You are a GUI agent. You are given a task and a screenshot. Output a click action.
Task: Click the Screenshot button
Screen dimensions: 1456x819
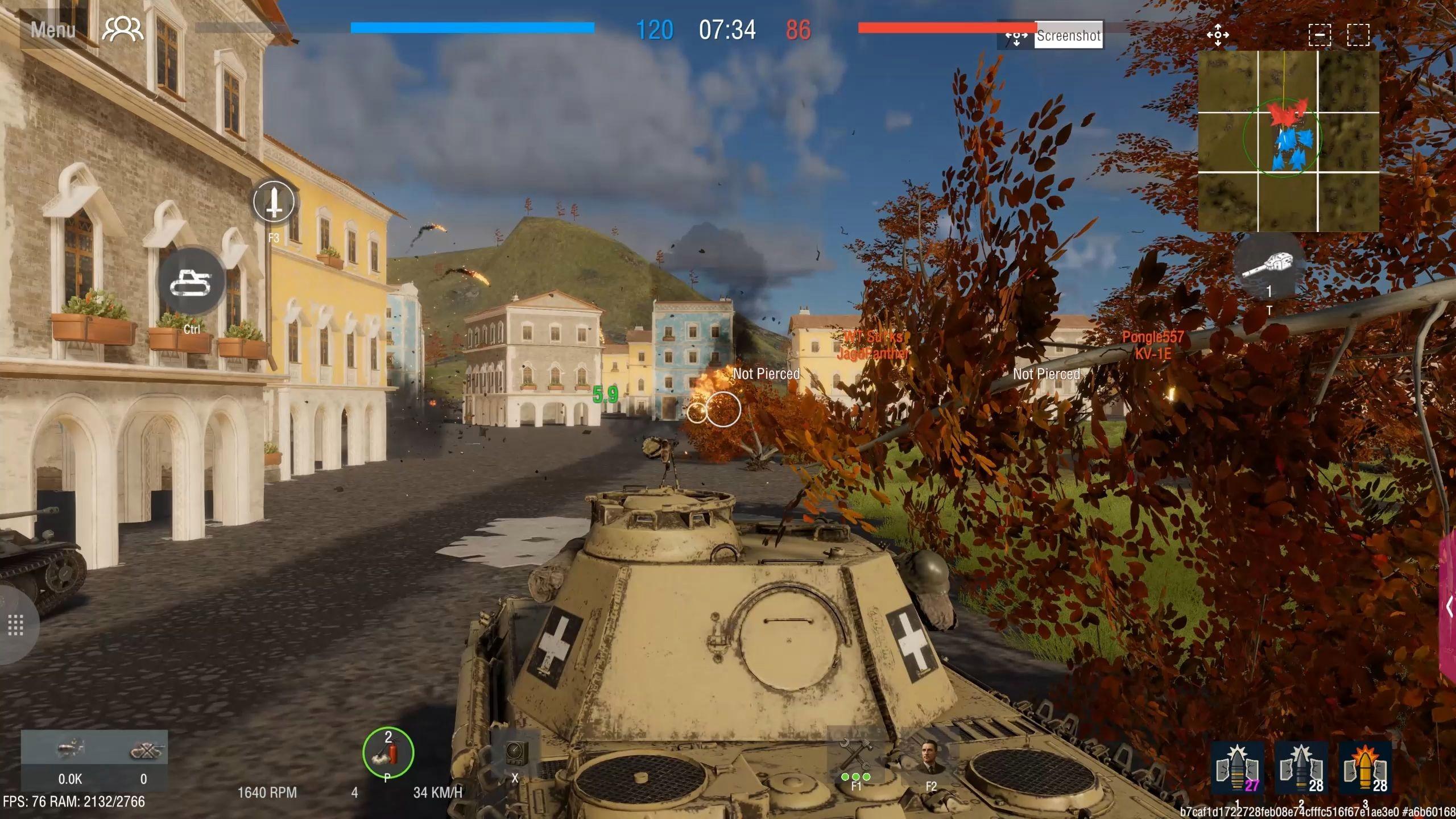point(1068,36)
